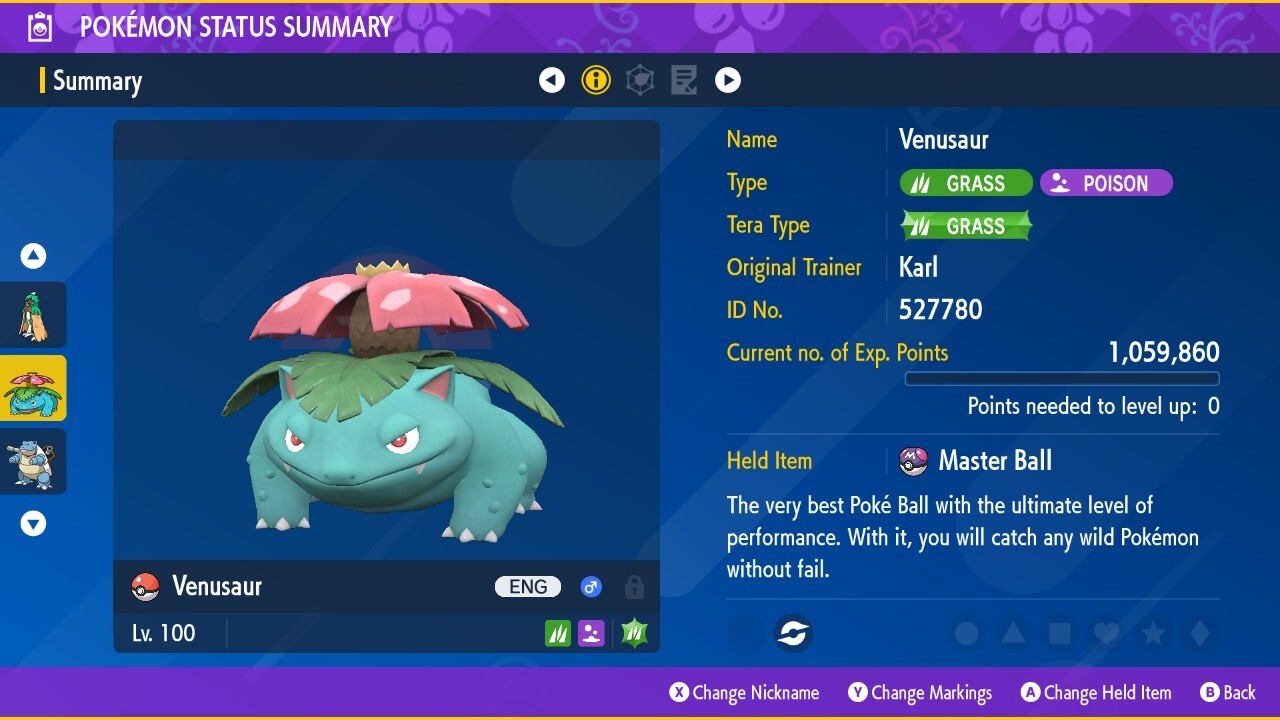This screenshot has width=1280, height=720.
Task: Switch to the Summary tab
Action: [97, 81]
